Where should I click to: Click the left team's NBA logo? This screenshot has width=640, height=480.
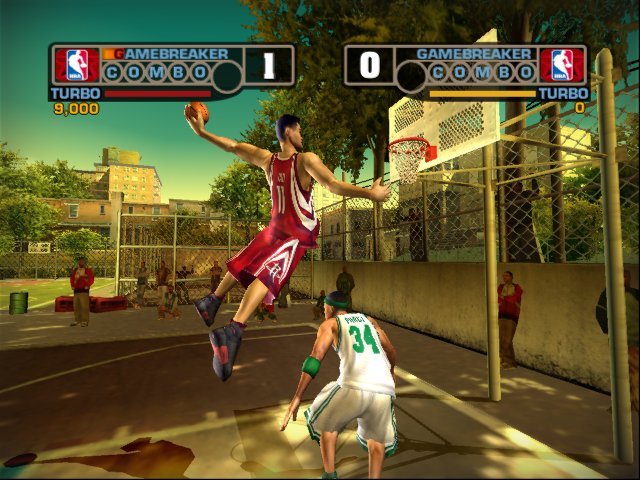click(x=76, y=65)
